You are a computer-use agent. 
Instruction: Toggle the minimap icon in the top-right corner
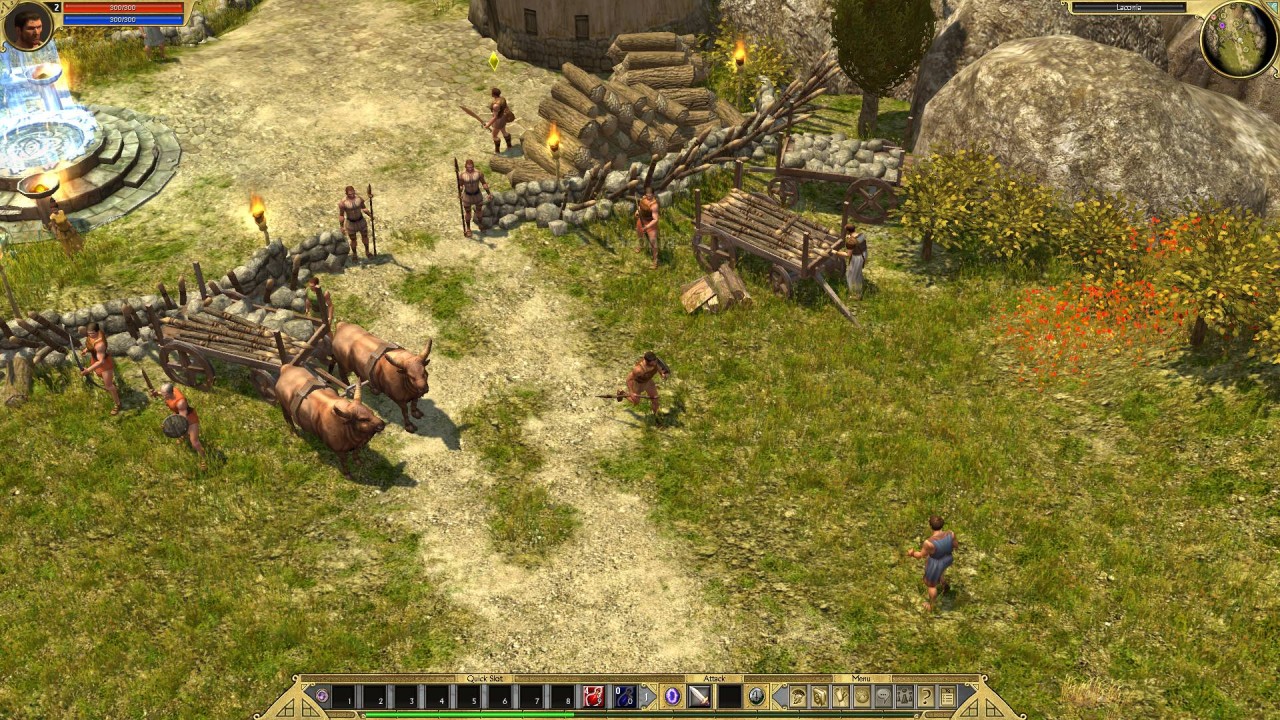(x=1273, y=5)
